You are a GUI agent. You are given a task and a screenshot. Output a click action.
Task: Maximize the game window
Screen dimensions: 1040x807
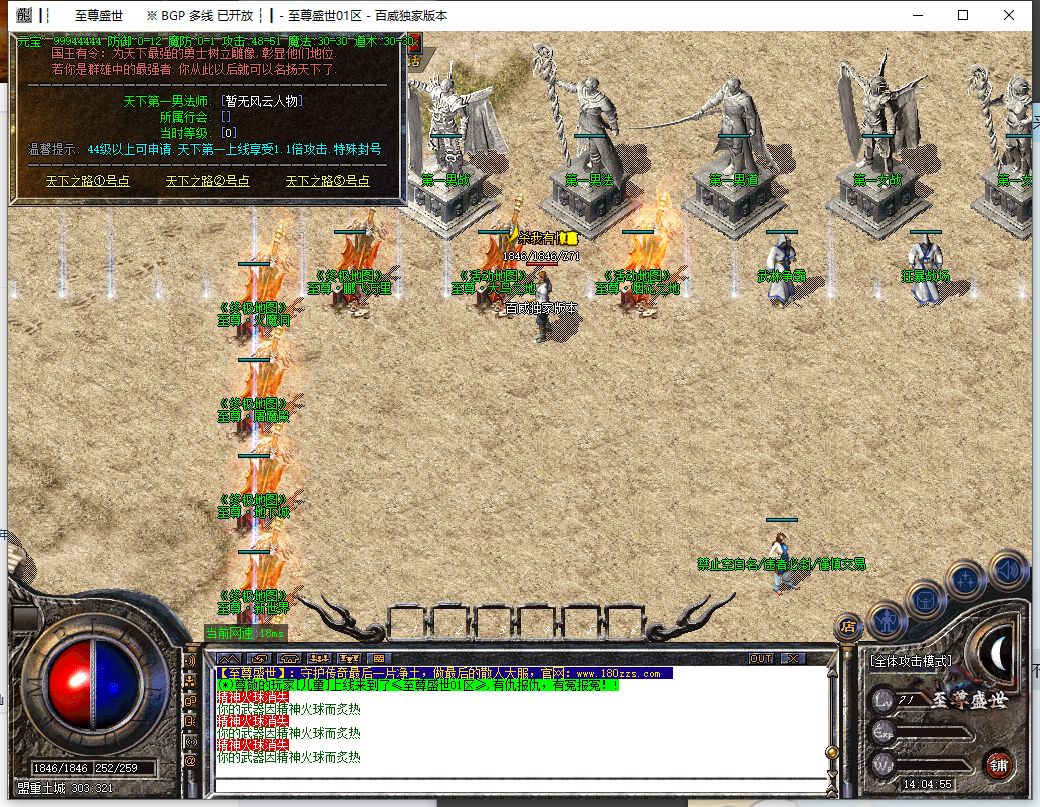(x=963, y=15)
